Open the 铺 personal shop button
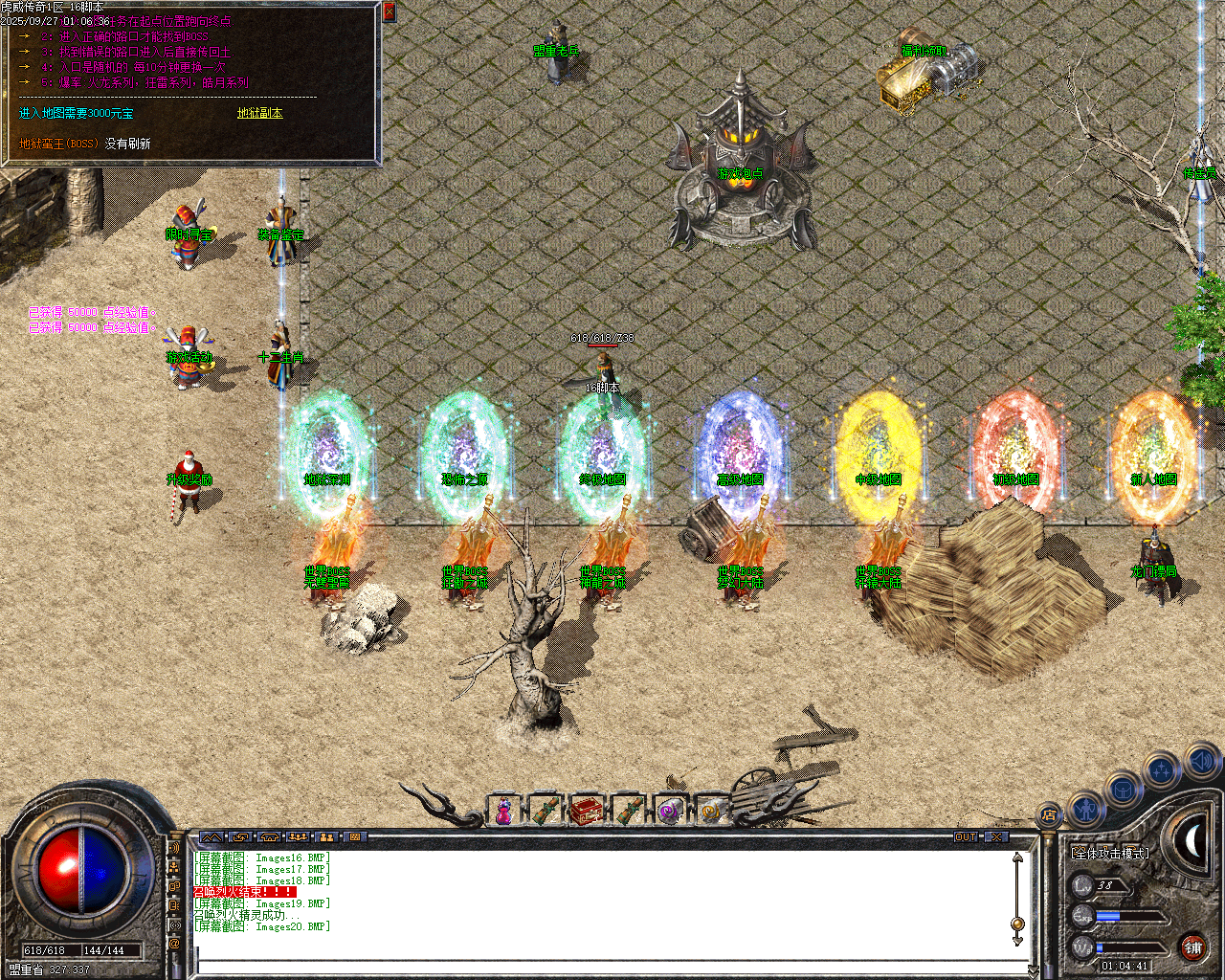This screenshot has height=980, width=1225. 1193,947
